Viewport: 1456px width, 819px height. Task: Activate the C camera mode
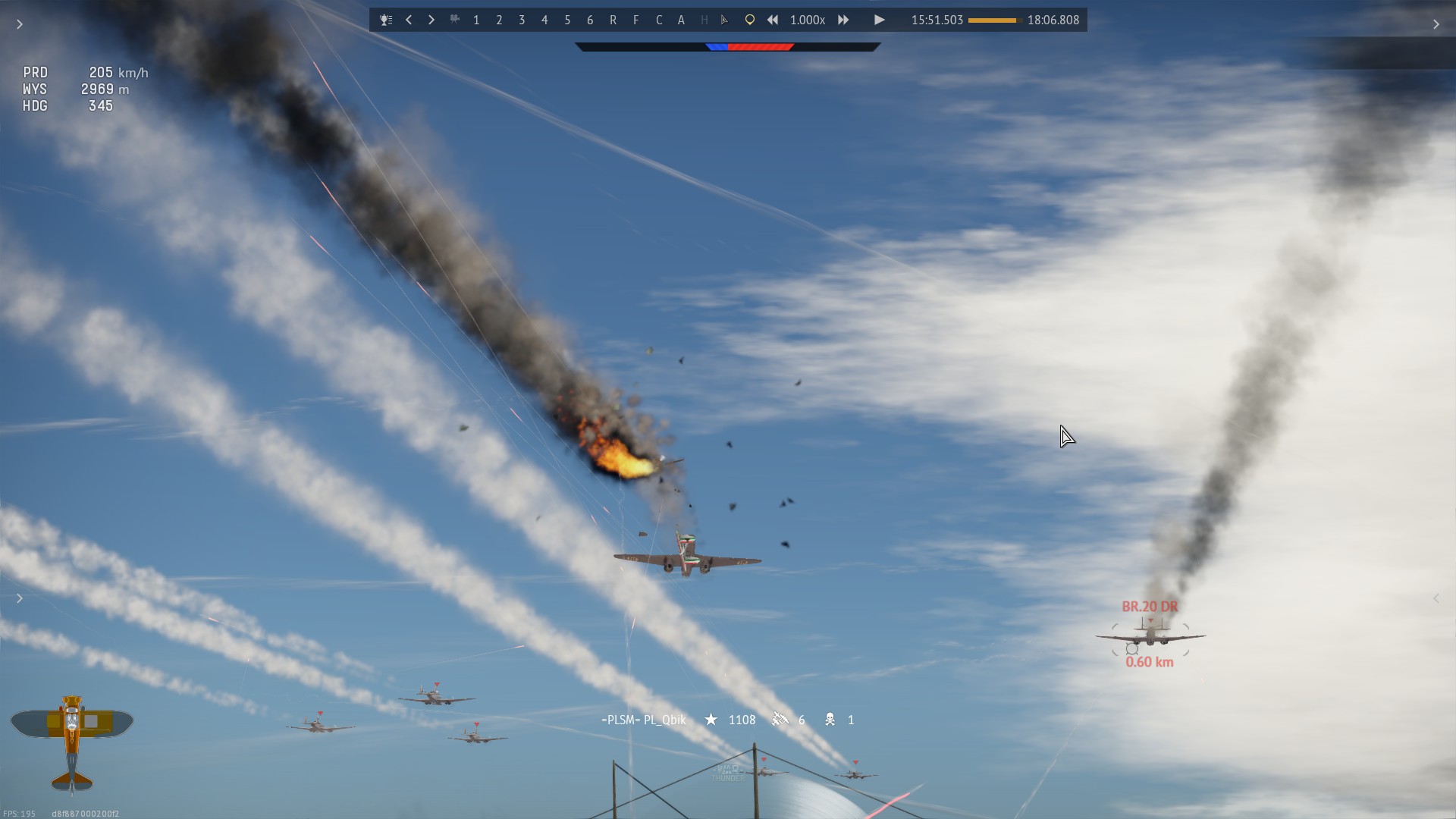point(658,20)
